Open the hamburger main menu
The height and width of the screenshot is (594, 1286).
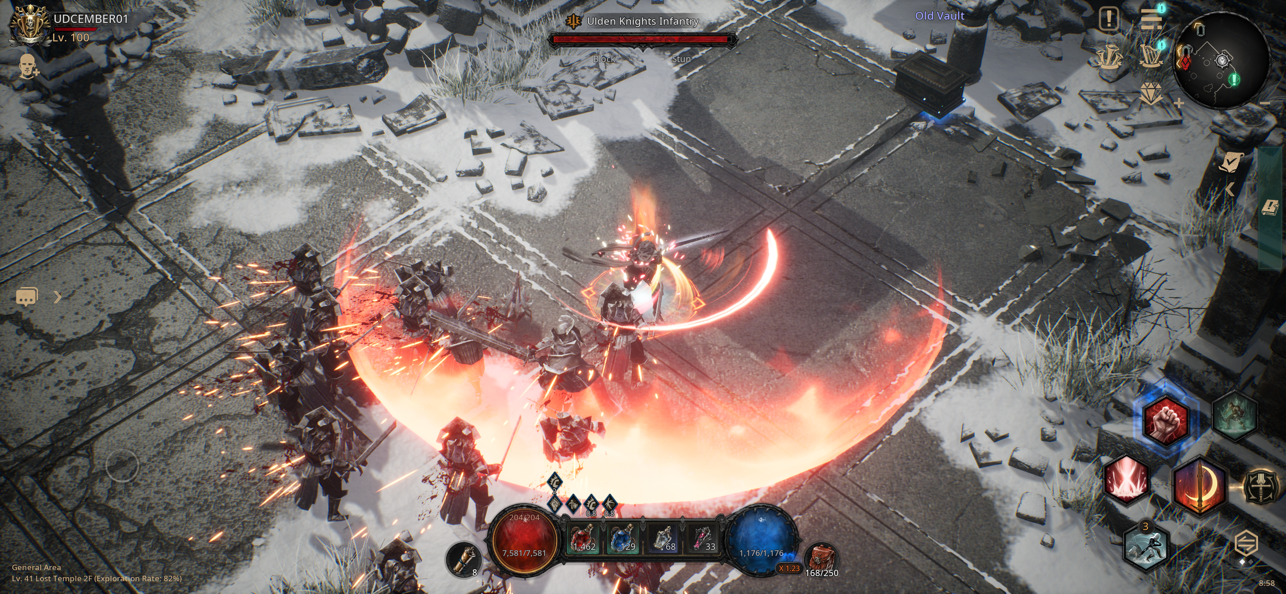click(x=1150, y=18)
